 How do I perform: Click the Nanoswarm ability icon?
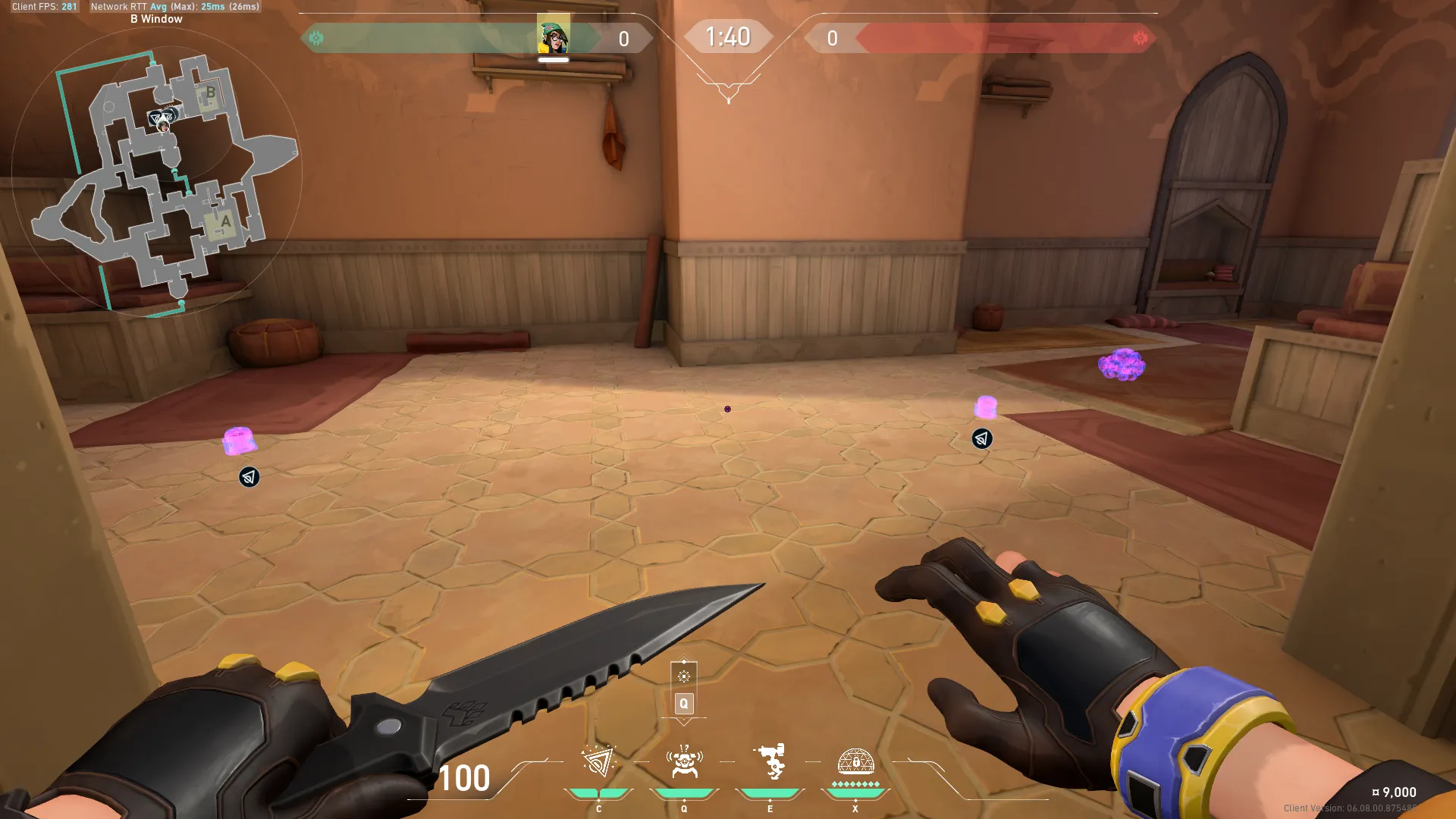coord(598,762)
